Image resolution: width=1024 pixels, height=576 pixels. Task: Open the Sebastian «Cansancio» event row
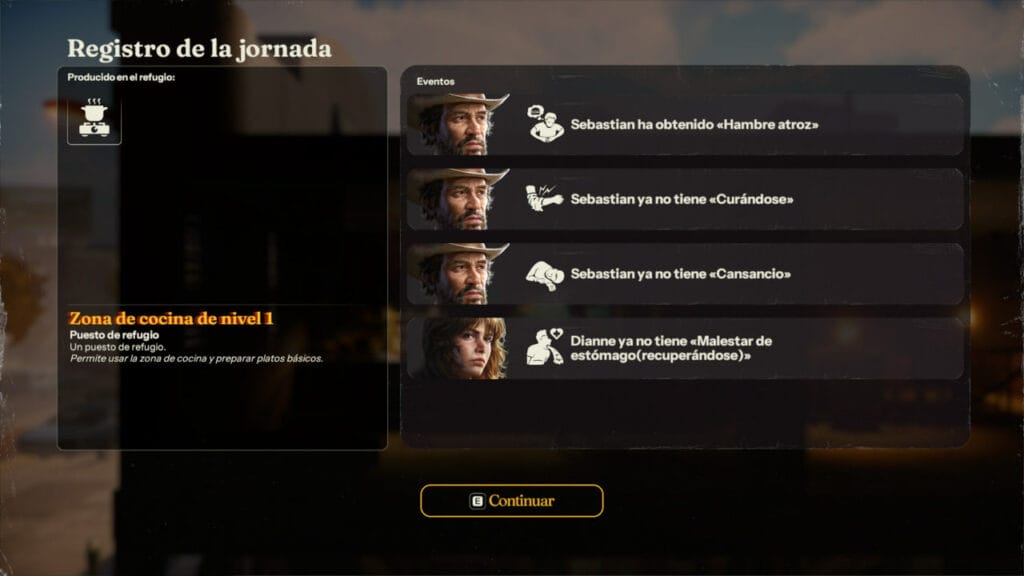(685, 273)
